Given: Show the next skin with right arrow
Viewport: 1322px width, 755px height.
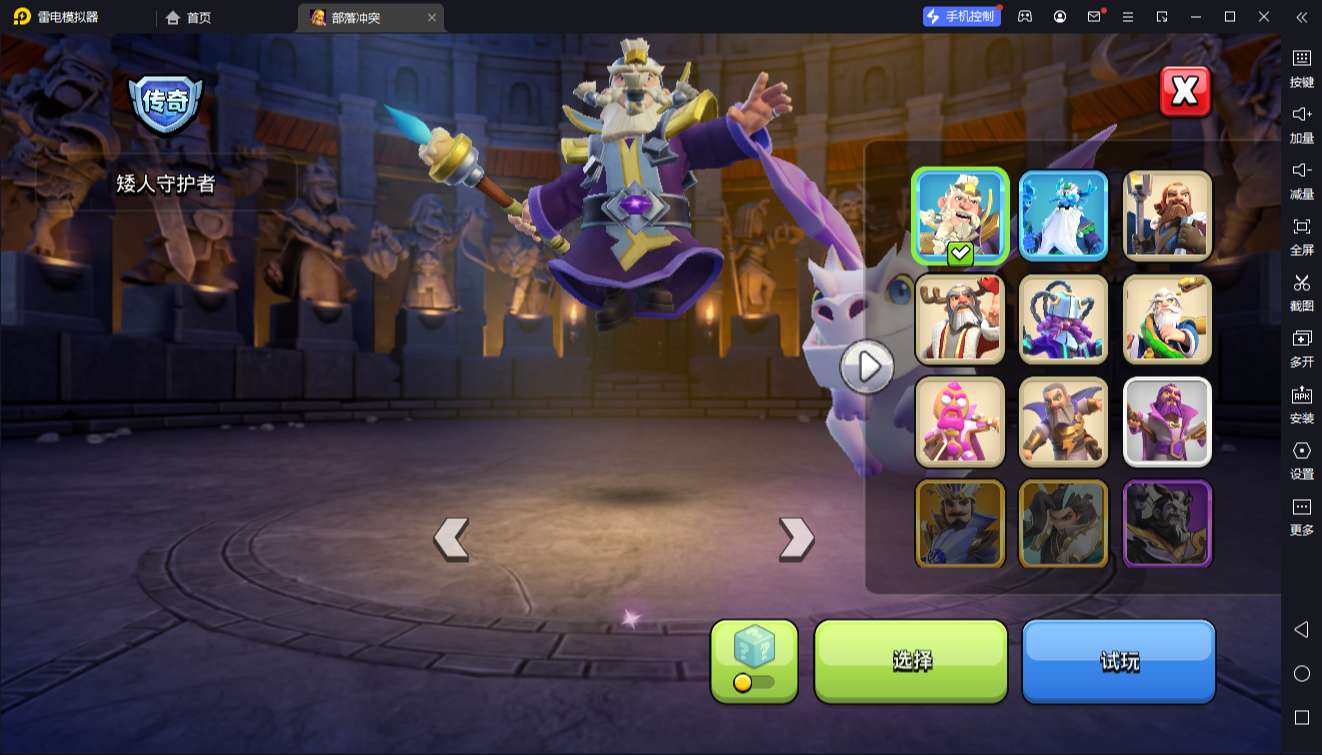Looking at the screenshot, I should [x=796, y=539].
